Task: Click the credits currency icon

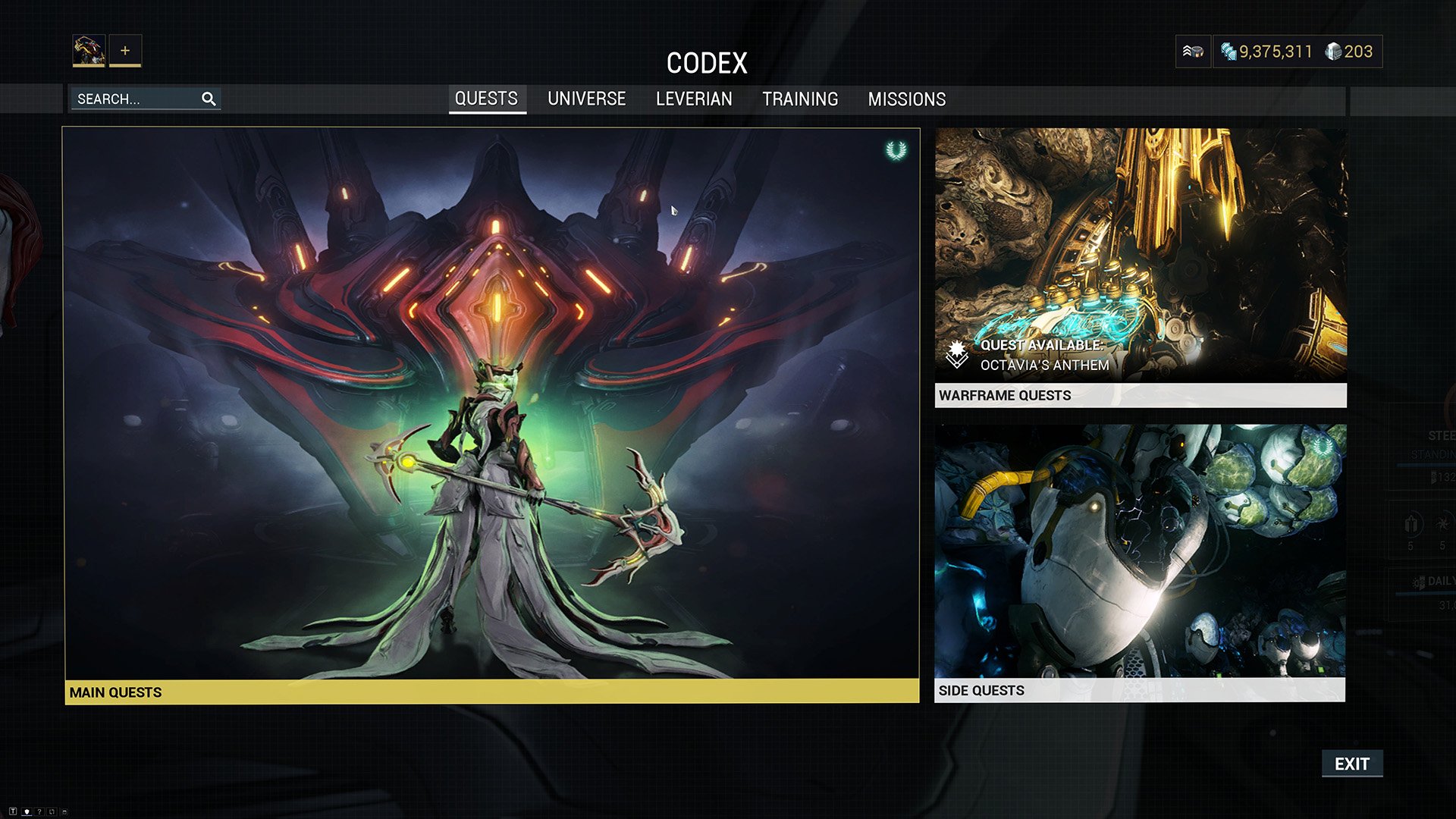Action: pos(1228,51)
